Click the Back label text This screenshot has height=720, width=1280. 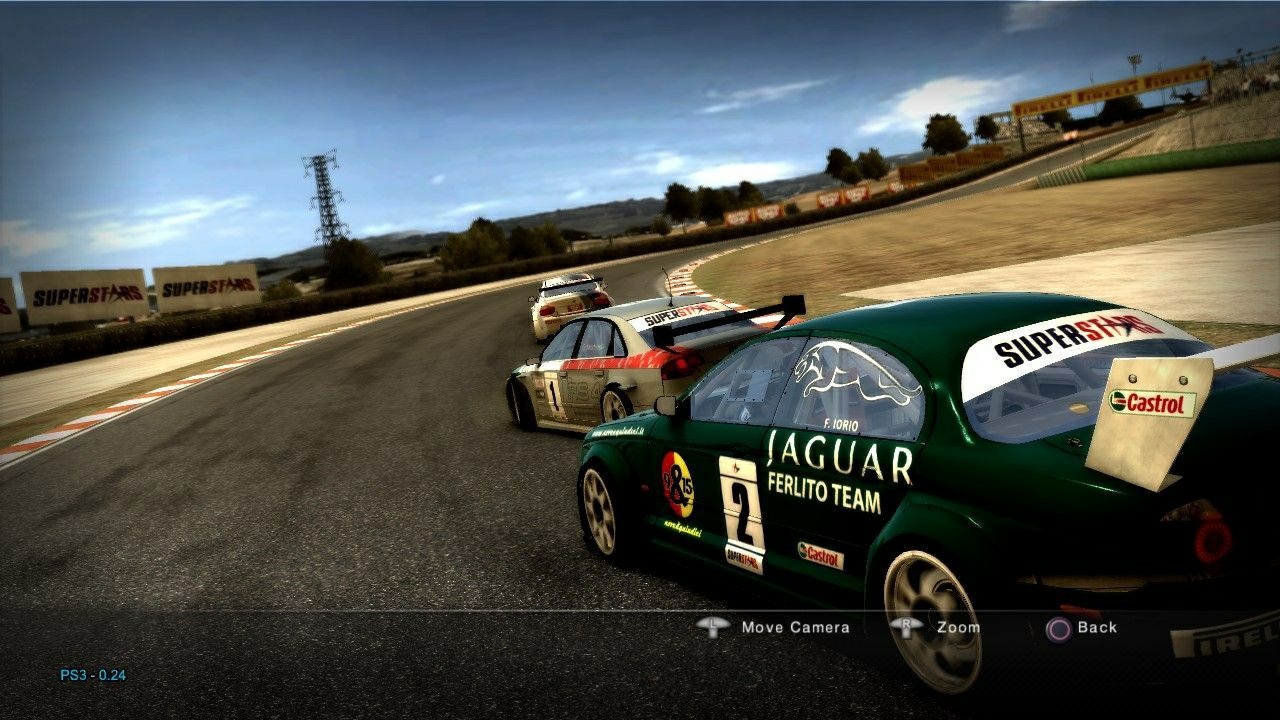1096,627
